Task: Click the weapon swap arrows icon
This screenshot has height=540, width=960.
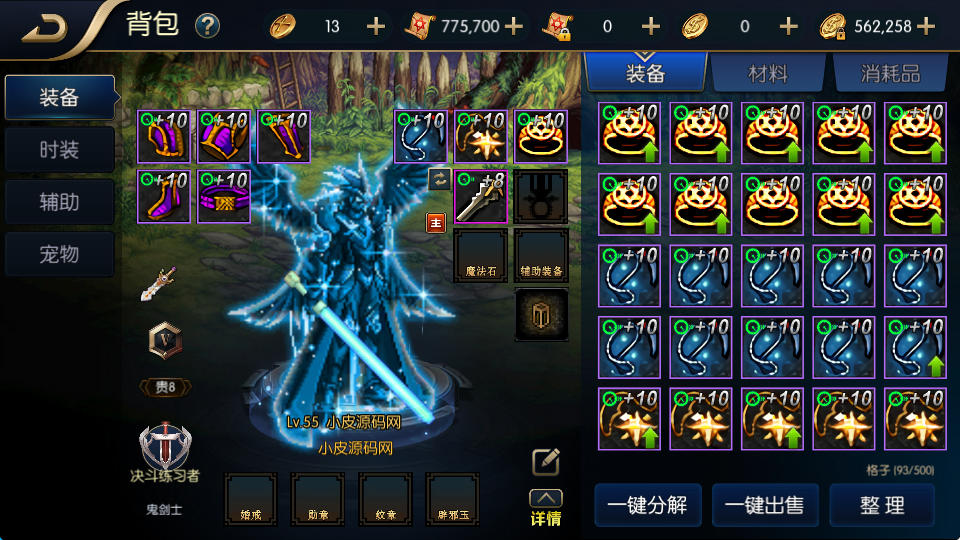Action: [x=438, y=179]
